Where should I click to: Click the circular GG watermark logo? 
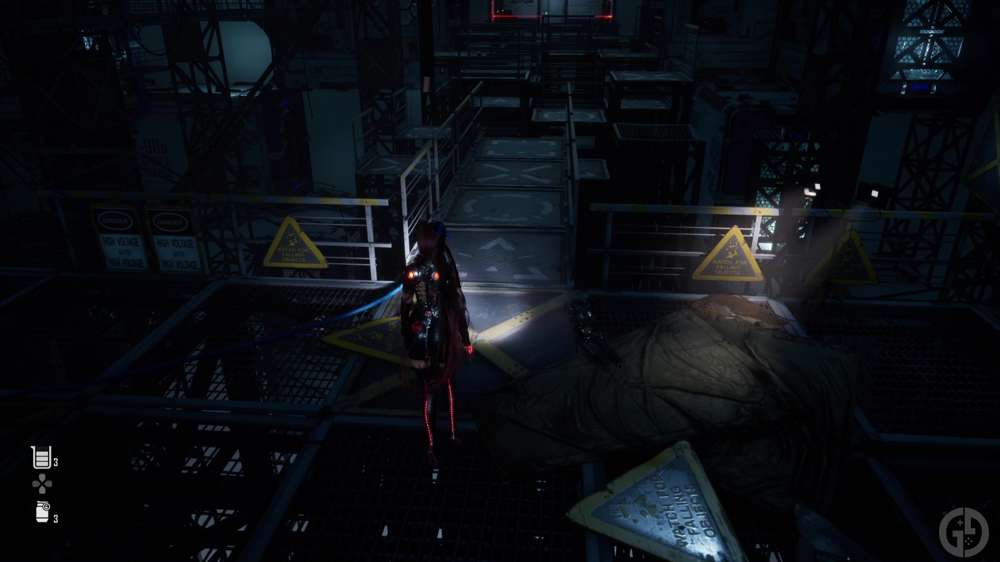(963, 531)
